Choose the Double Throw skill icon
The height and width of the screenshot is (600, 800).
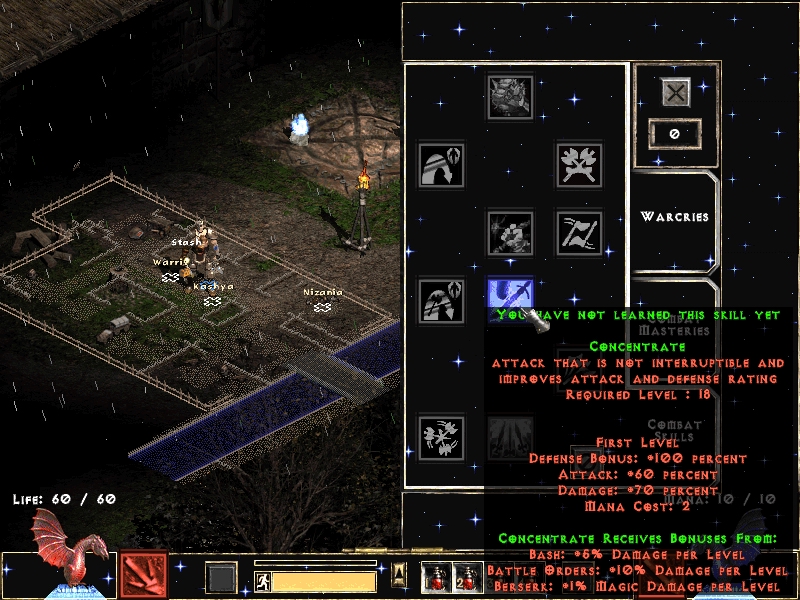(579, 232)
